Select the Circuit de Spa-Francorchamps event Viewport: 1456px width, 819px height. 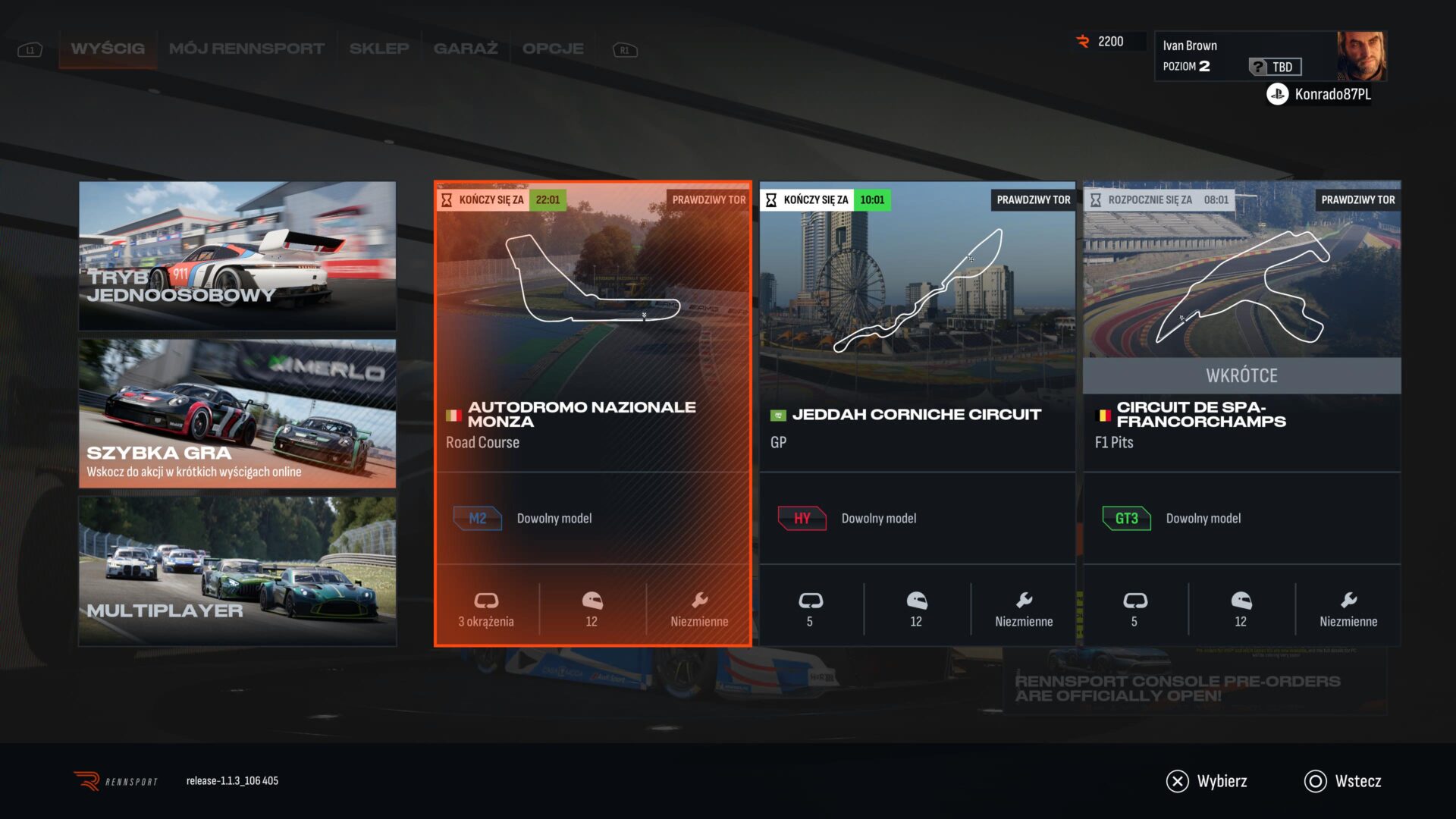coord(1241,413)
